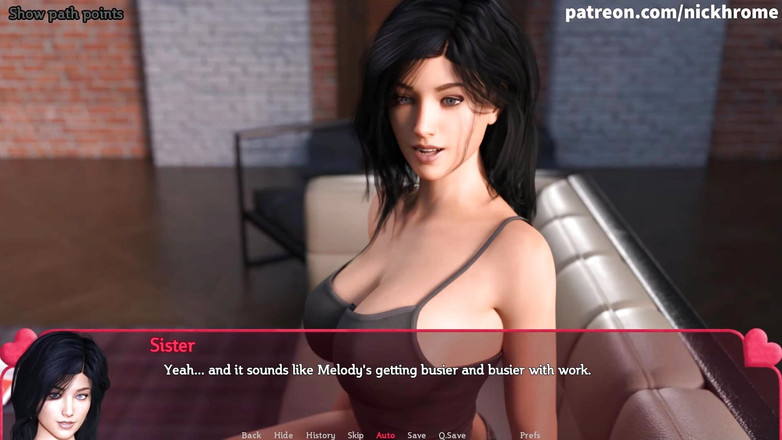The image size is (782, 440).
Task: Open the Prefs settings
Action: point(530,435)
